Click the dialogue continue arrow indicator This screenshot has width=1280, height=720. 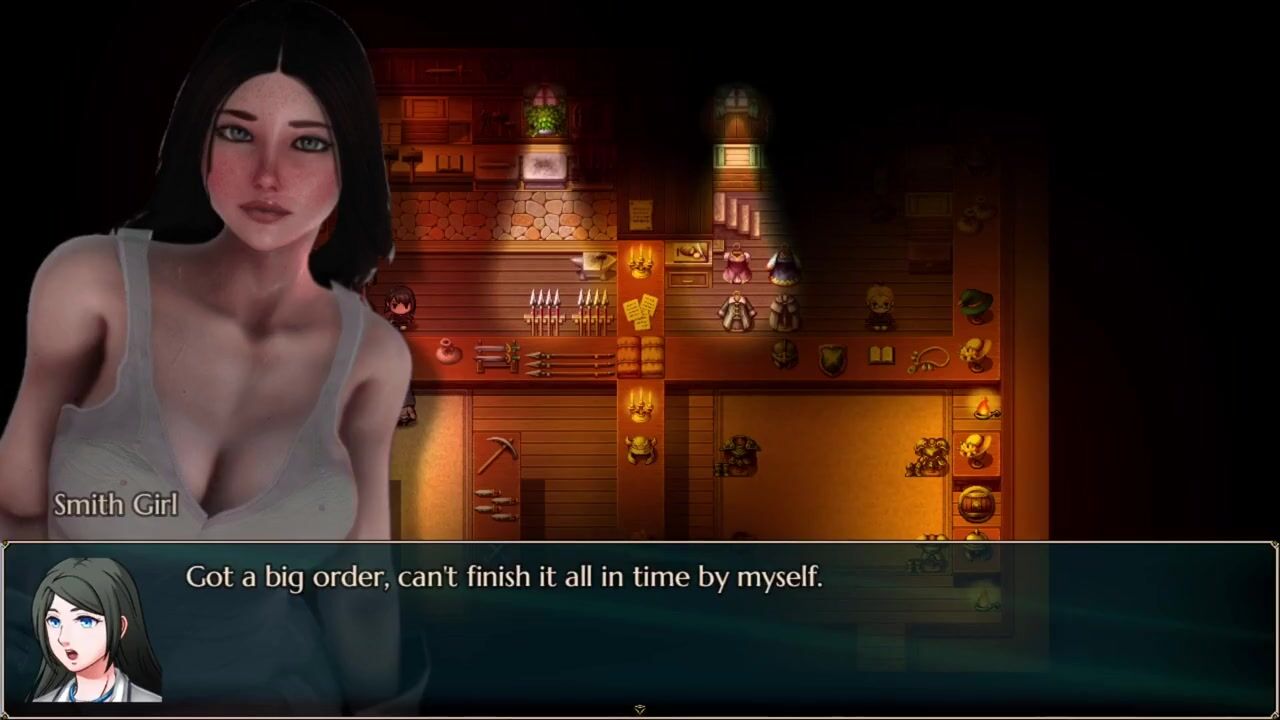(x=639, y=709)
